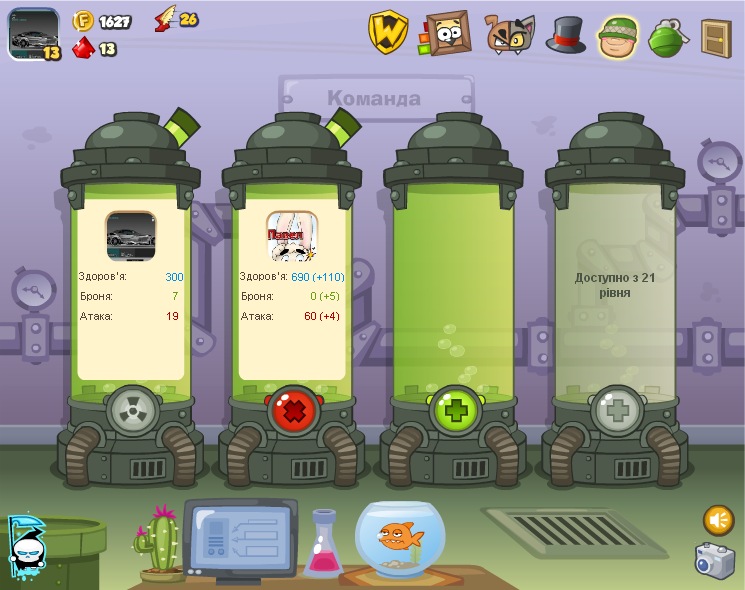Open the soldier helmet icon
The width and height of the screenshot is (745, 590).
tap(618, 37)
